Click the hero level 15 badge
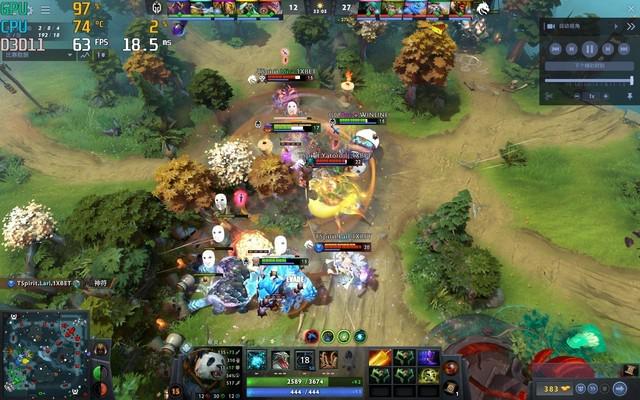 point(177,391)
